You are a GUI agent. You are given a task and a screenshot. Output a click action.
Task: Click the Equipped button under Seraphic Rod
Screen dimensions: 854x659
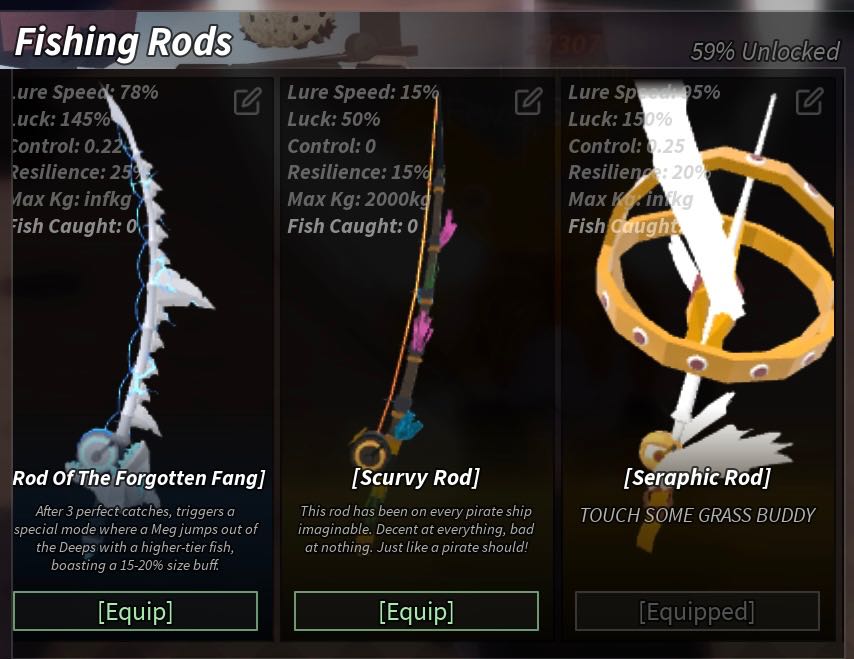(697, 611)
